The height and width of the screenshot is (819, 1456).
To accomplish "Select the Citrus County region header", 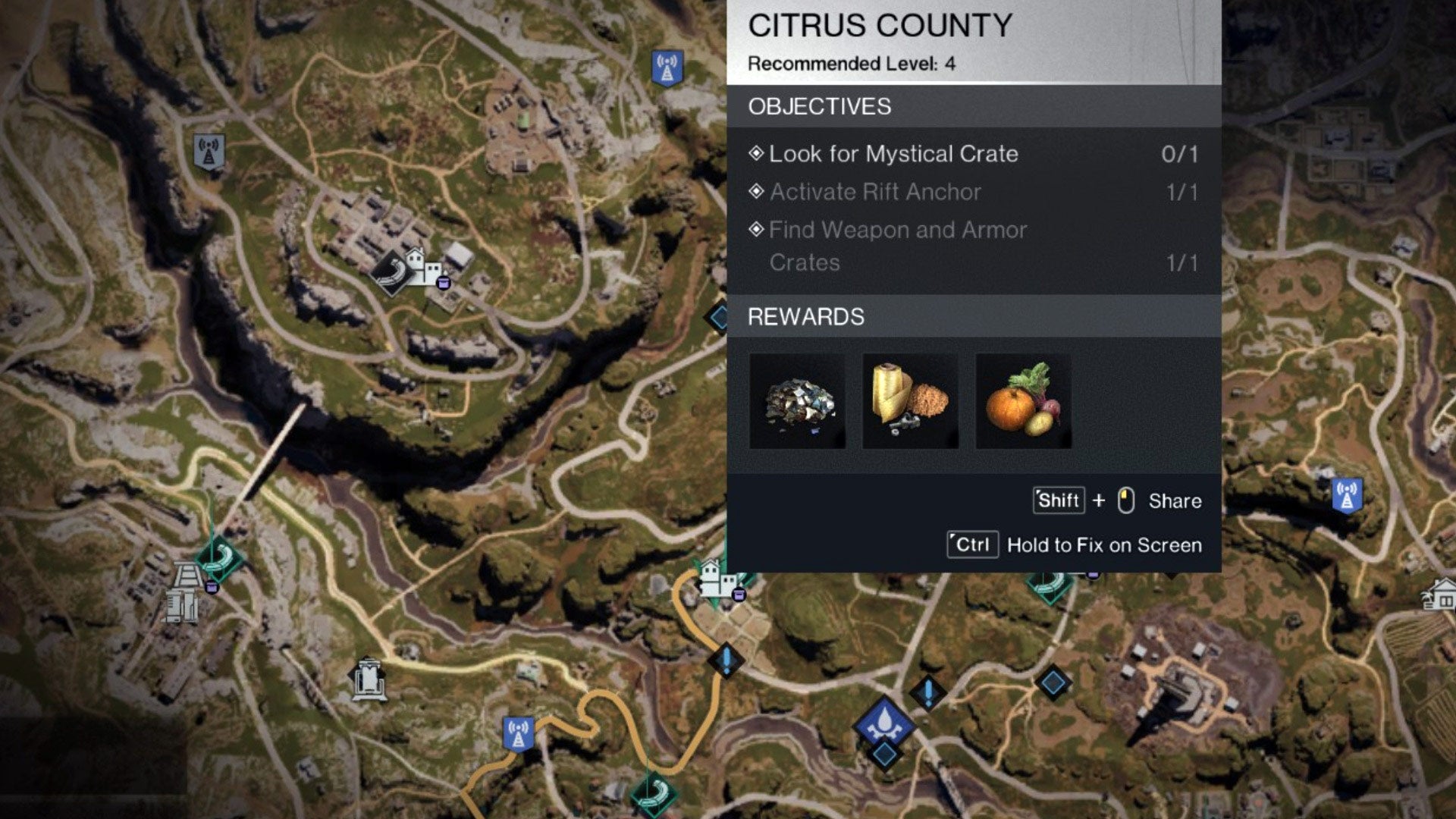I will (880, 26).
